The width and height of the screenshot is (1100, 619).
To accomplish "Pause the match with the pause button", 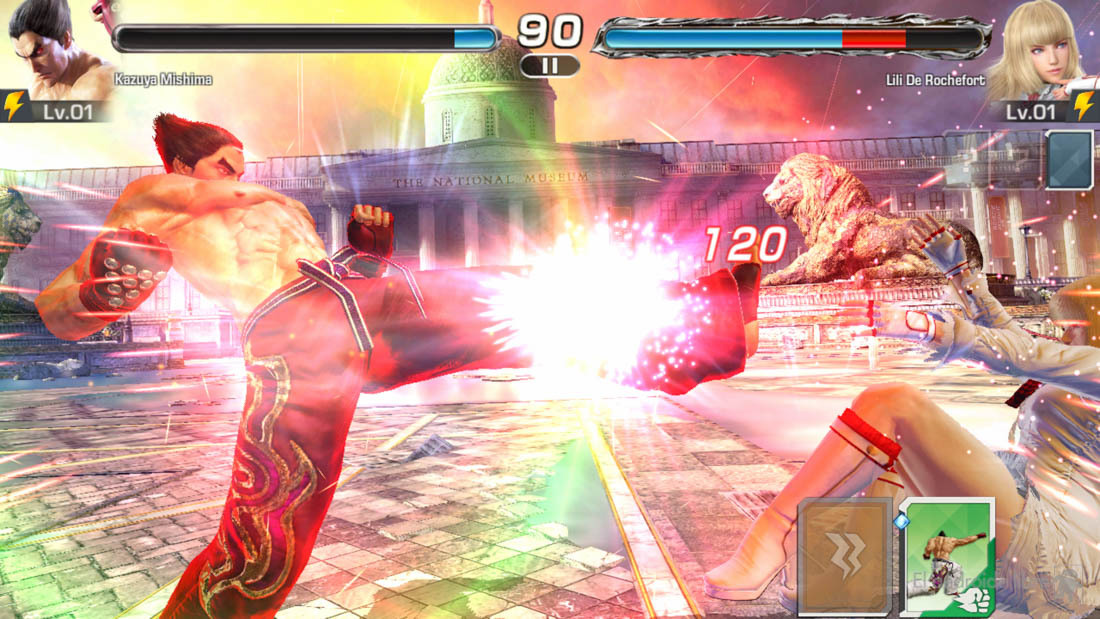I will coord(549,66).
